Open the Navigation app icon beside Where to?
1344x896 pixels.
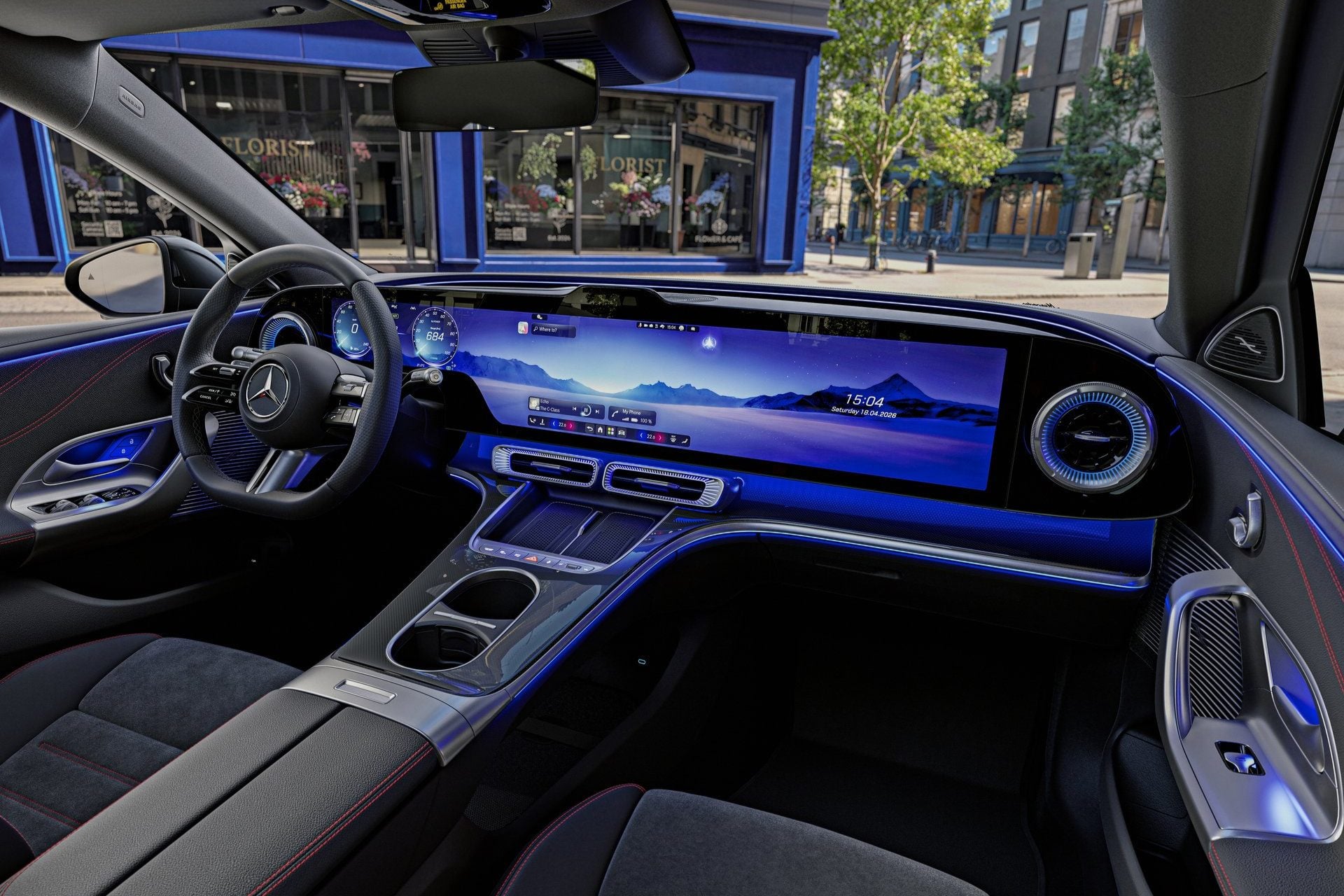click(524, 328)
